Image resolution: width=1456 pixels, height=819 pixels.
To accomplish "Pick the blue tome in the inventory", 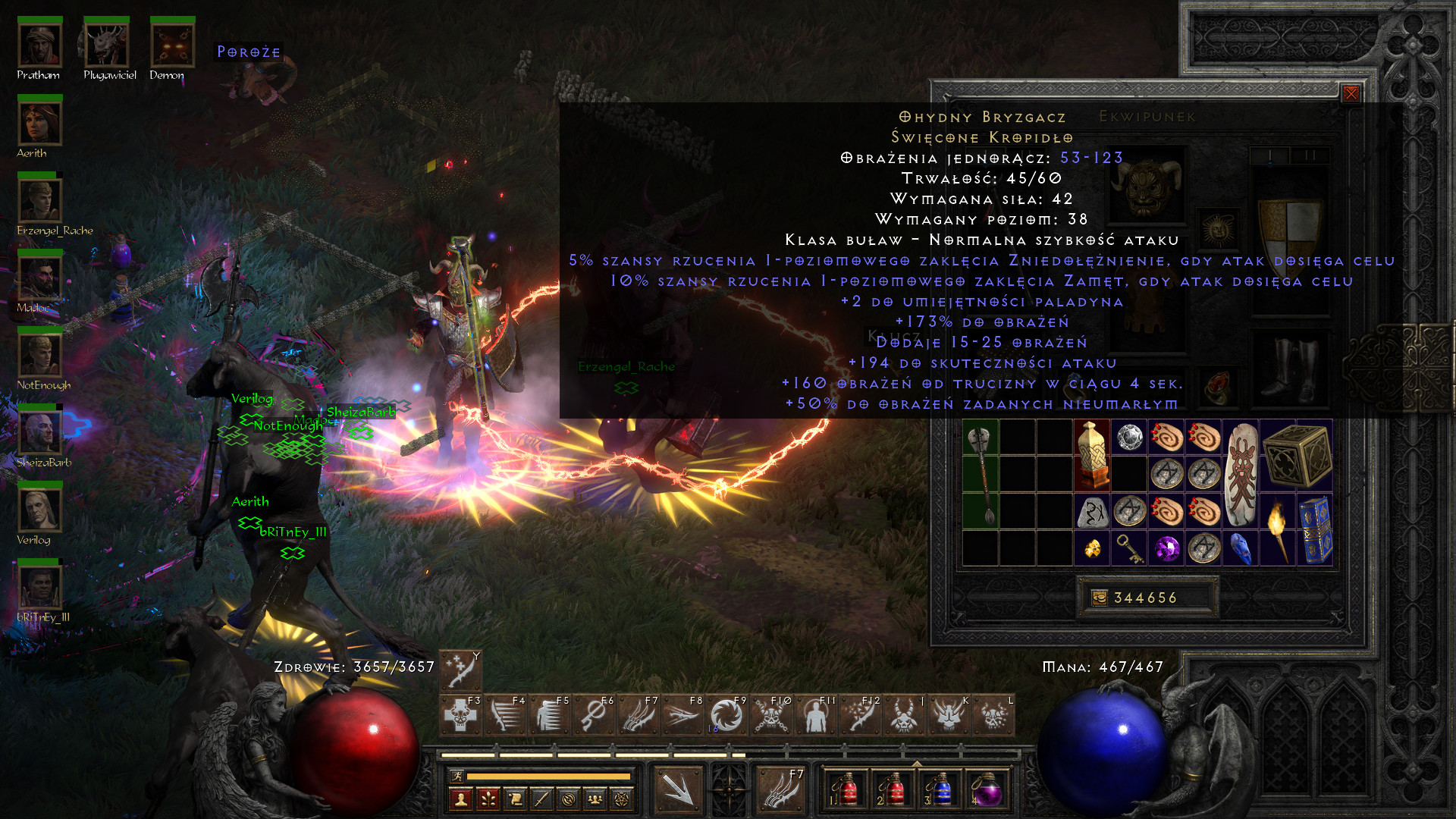I will pos(1316,530).
